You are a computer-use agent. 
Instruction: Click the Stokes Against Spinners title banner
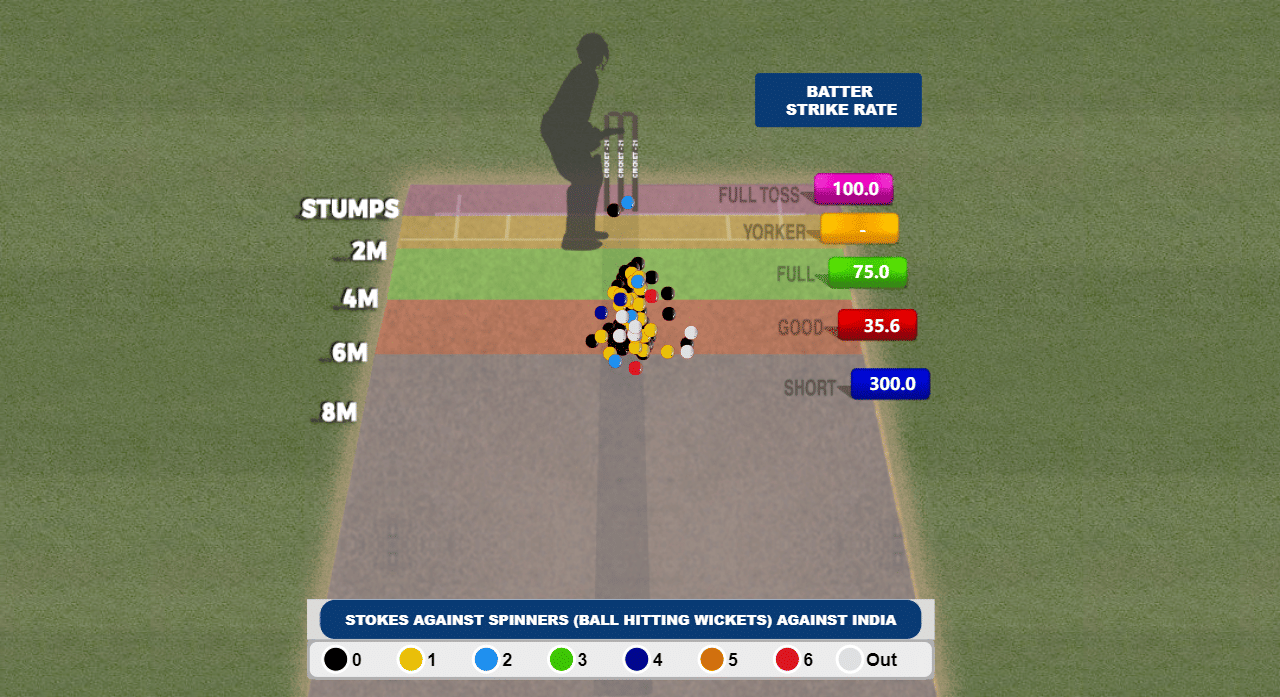click(x=620, y=620)
